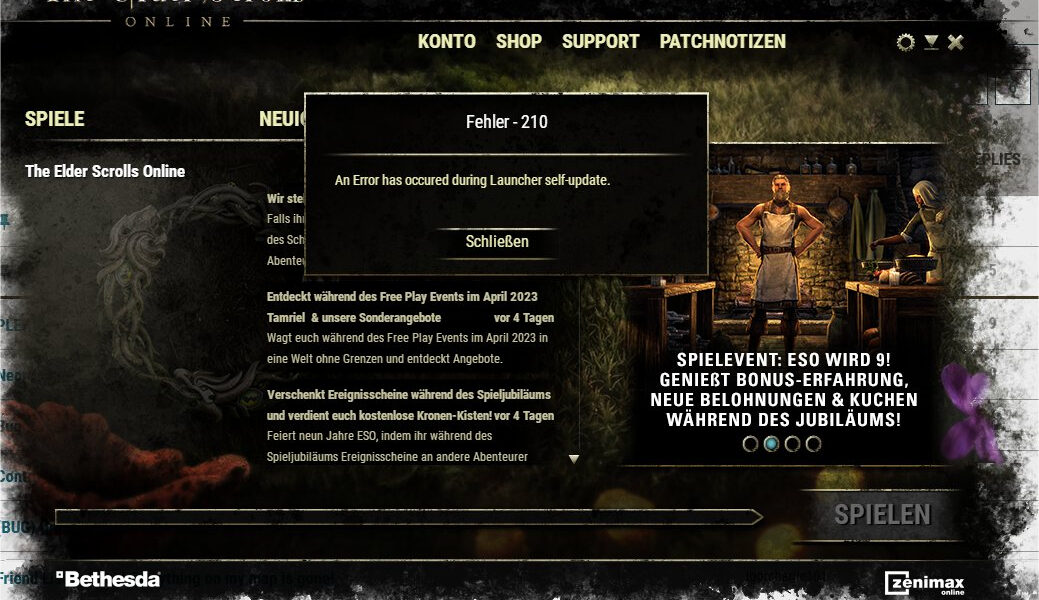Switch to the third banner carousel dot
Screen dimensions: 1039x600
coord(792,444)
